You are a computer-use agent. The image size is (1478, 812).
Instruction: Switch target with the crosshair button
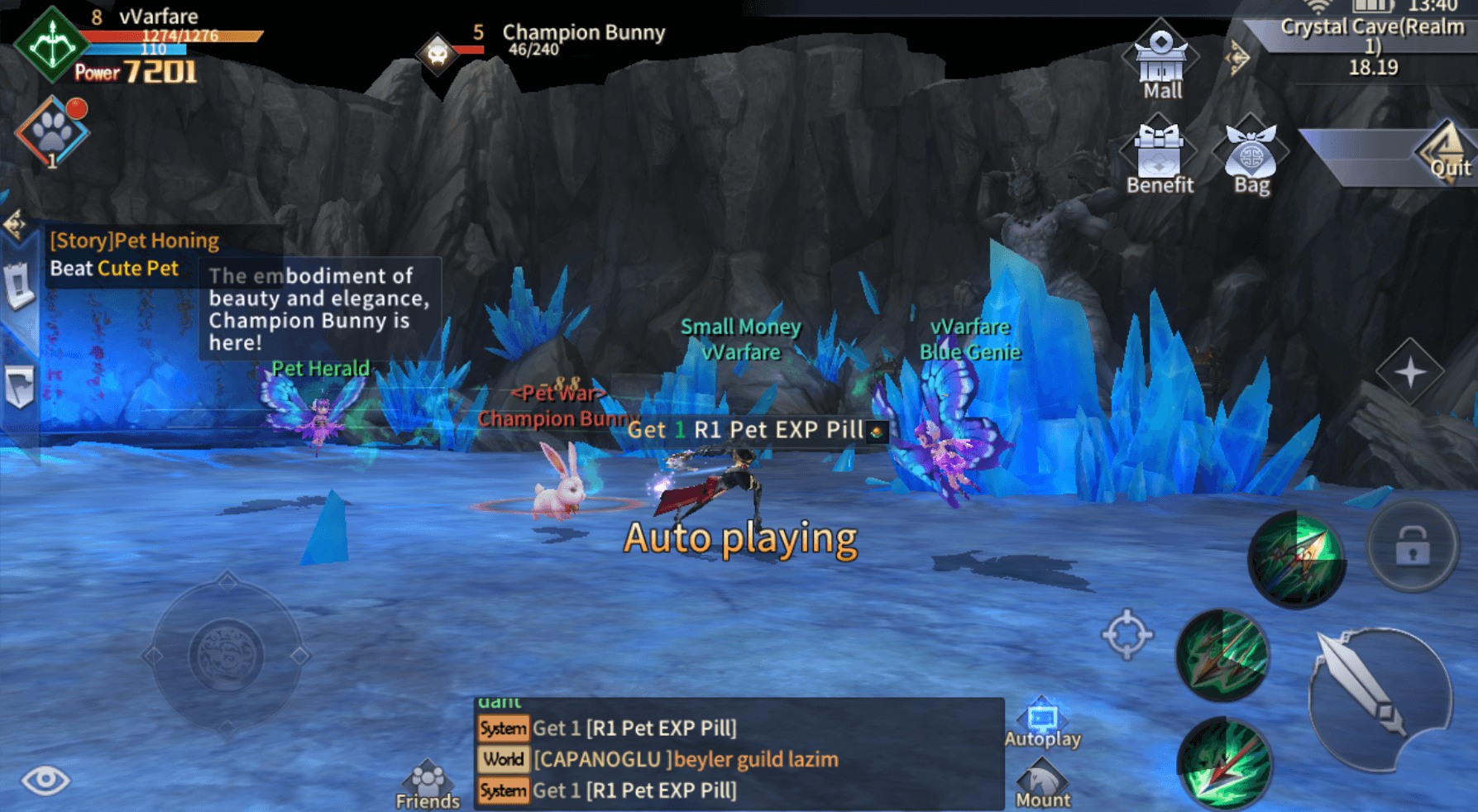tap(1126, 635)
